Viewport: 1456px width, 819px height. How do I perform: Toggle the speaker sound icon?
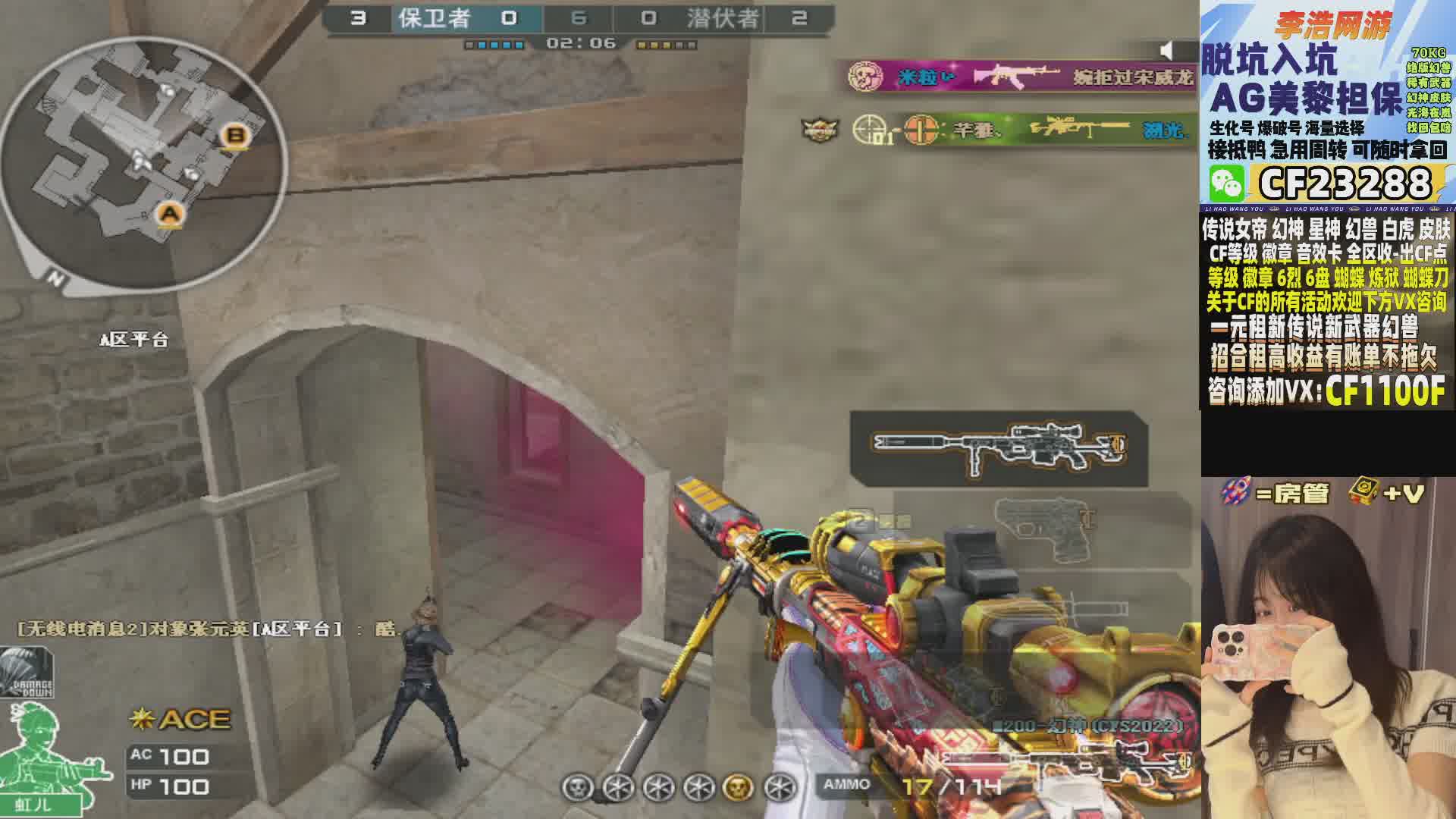(1169, 51)
